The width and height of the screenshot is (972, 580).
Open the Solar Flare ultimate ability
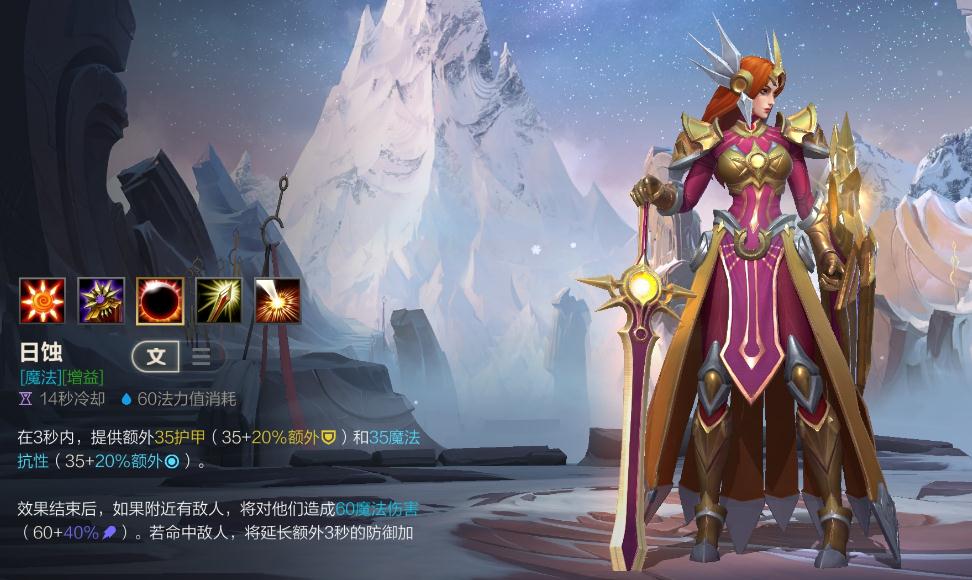[x=277, y=301]
